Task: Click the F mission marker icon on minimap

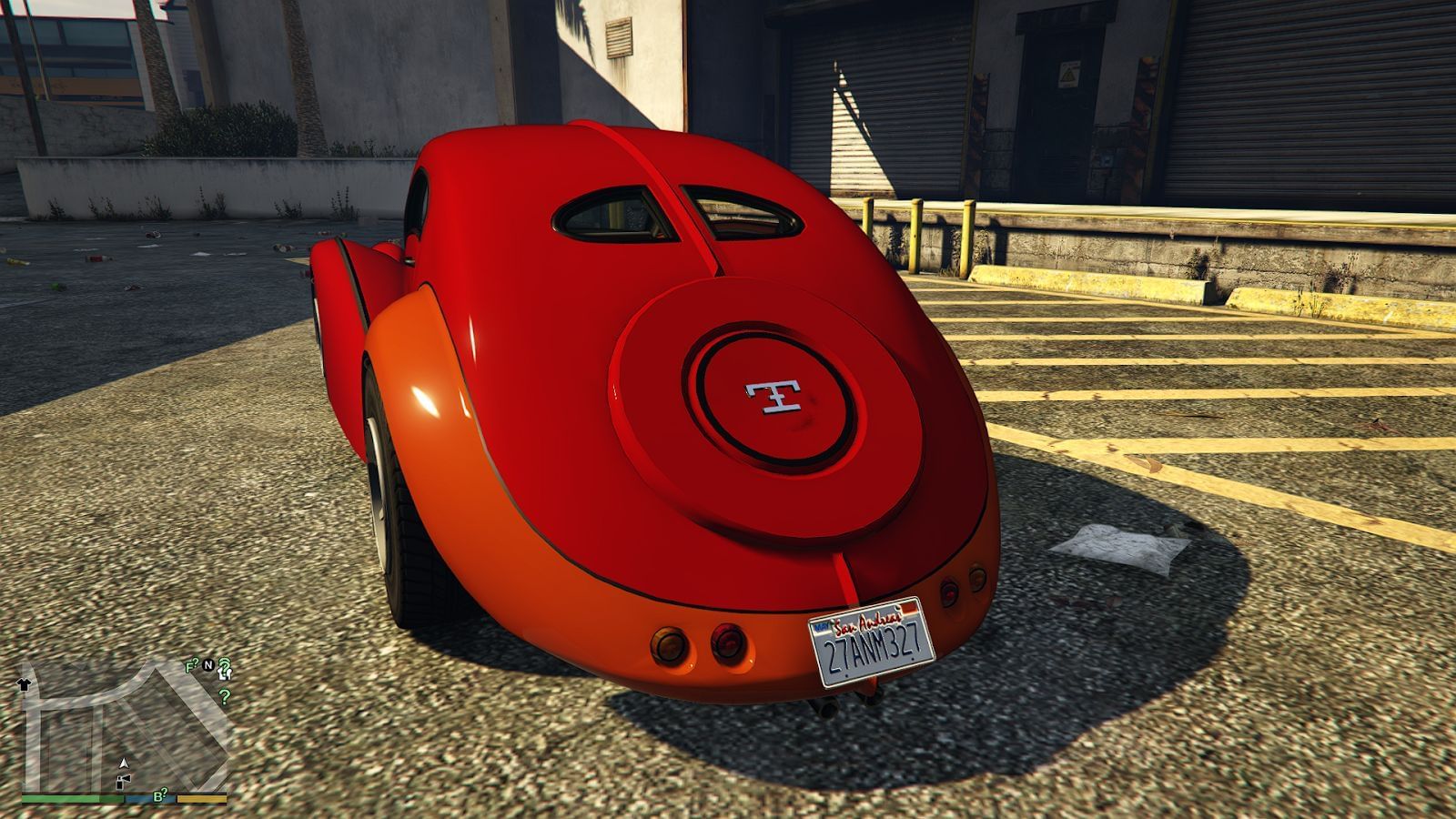Action: [190, 665]
